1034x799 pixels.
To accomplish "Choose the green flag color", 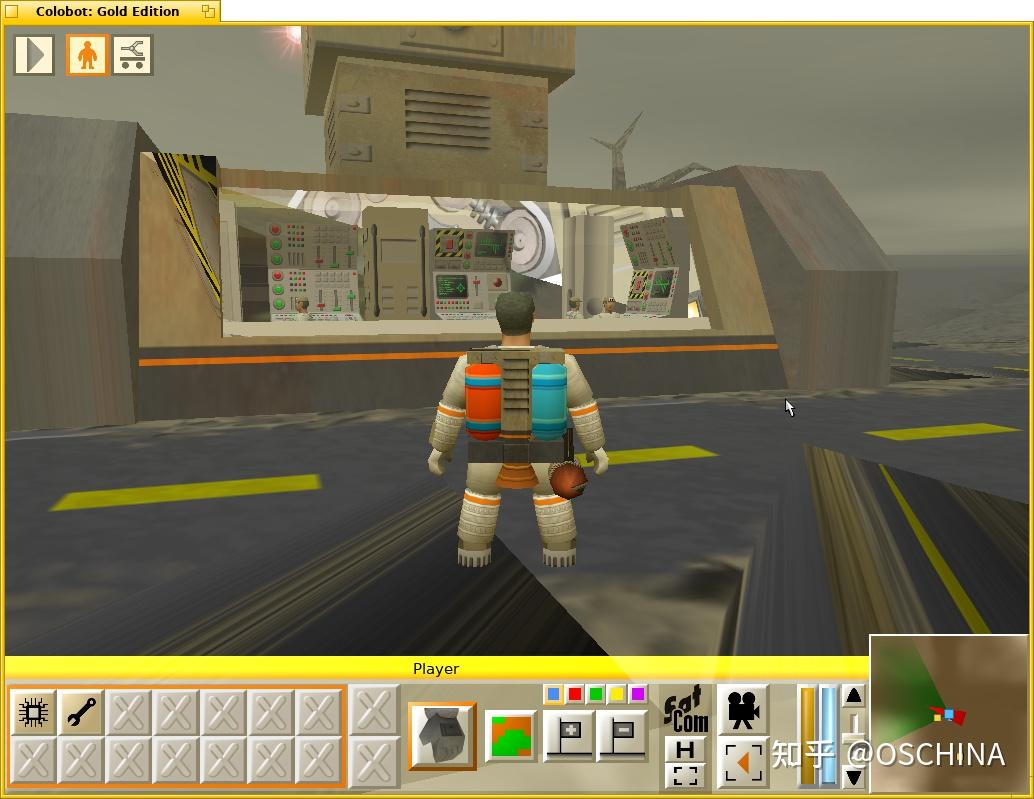I will (596, 695).
